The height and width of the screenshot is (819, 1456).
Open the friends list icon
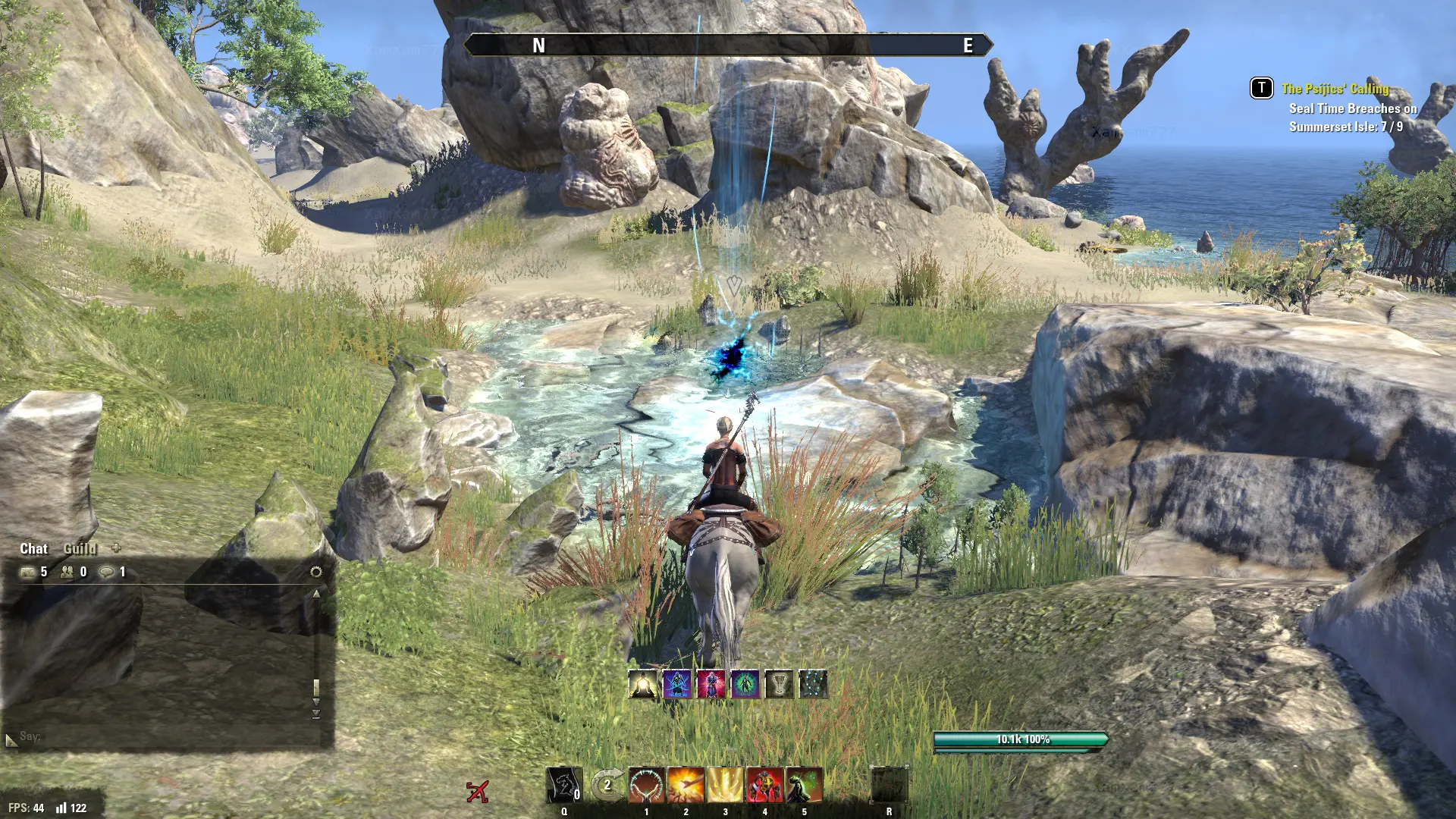[67, 573]
